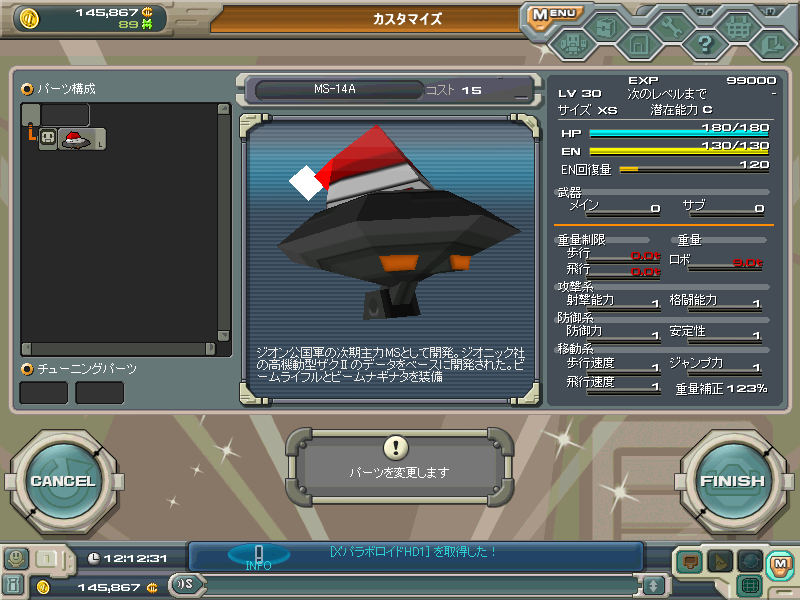Confirm customization with the FINISH button

coord(732,481)
